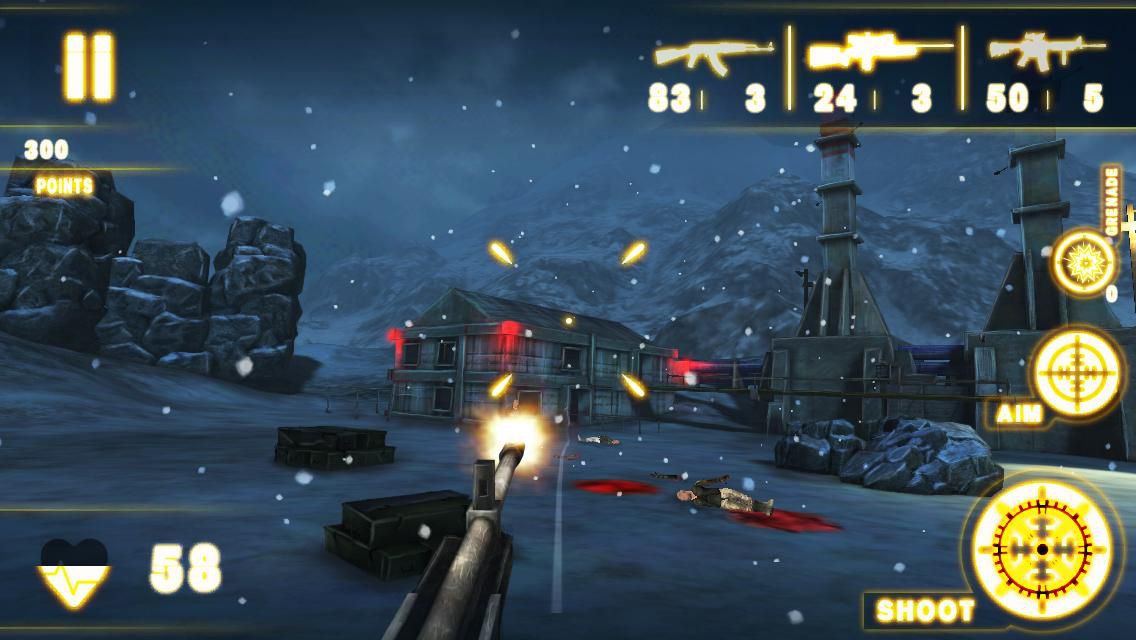1136x640 pixels.
Task: Equip the M4 assault rifle weapon
Action: [x=1046, y=50]
